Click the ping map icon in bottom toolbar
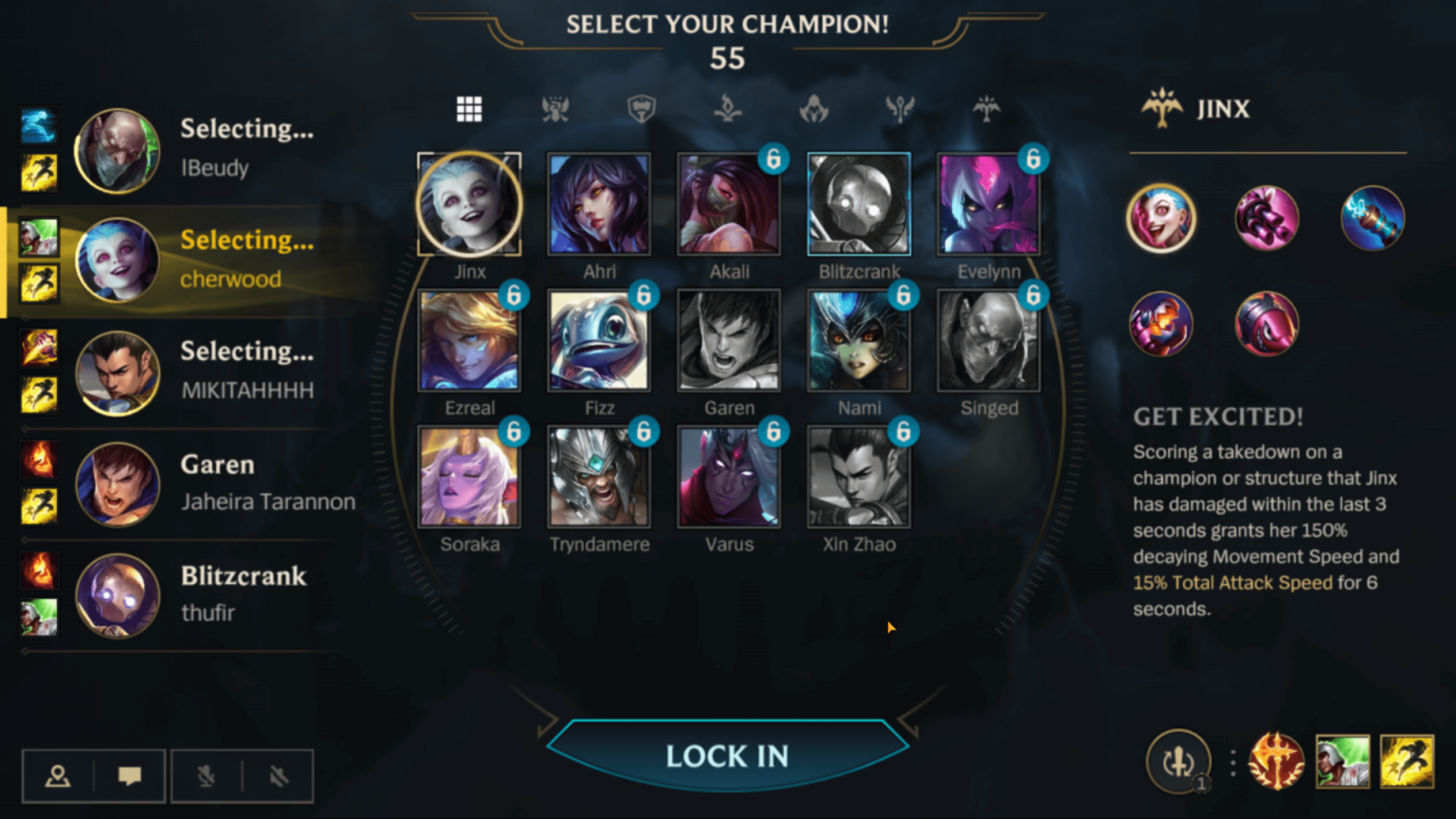1456x819 pixels. click(59, 775)
